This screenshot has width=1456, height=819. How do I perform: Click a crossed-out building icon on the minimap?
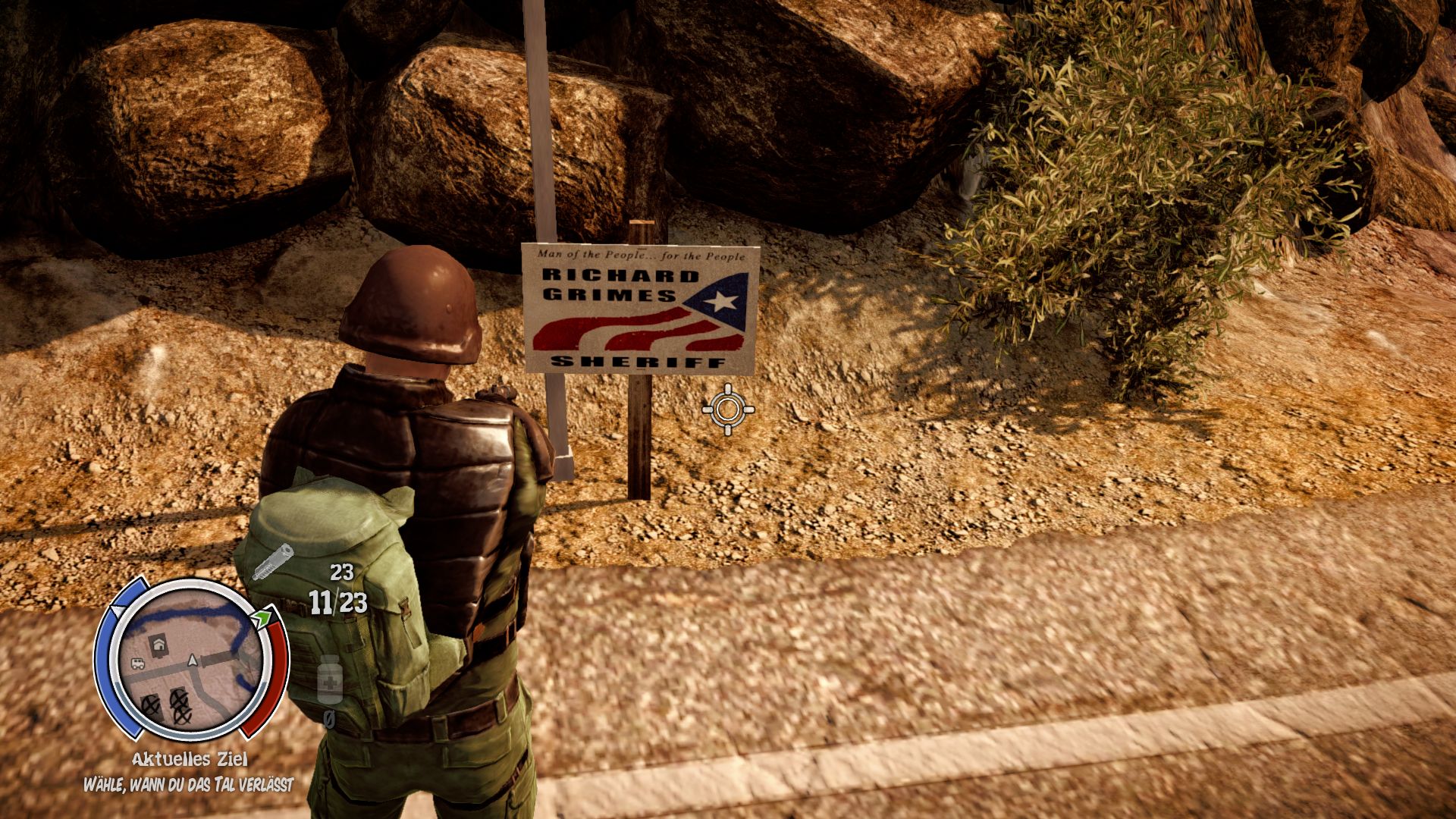coord(152,704)
